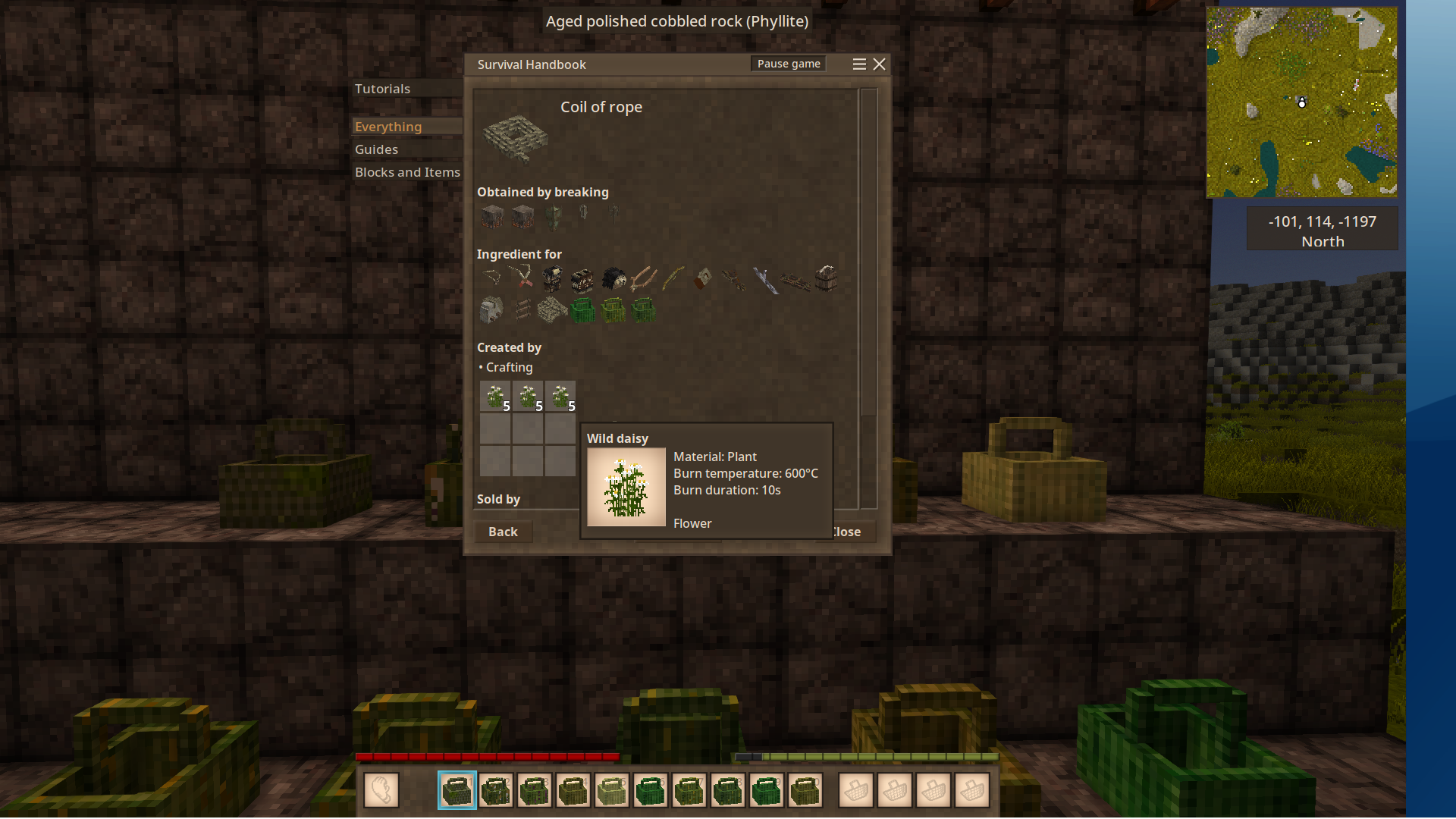Show the Blocks and Items tab
This screenshot has width=1456, height=819.
tap(407, 172)
